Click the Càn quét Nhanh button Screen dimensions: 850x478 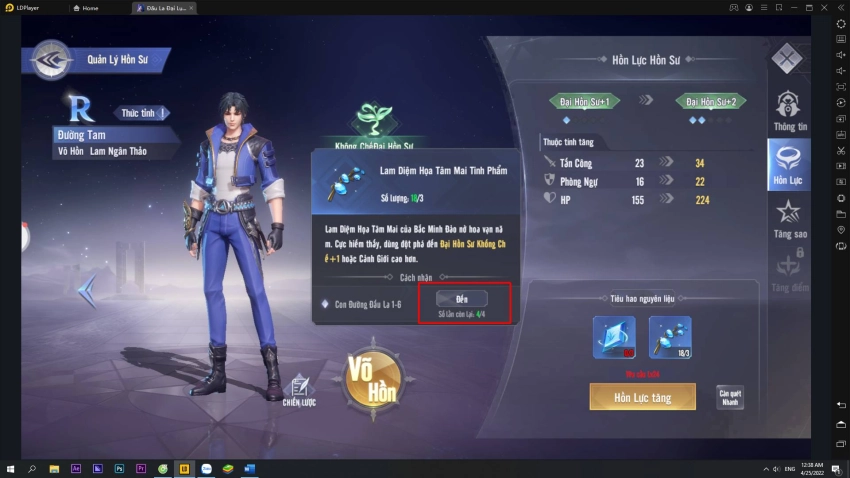[x=730, y=397]
